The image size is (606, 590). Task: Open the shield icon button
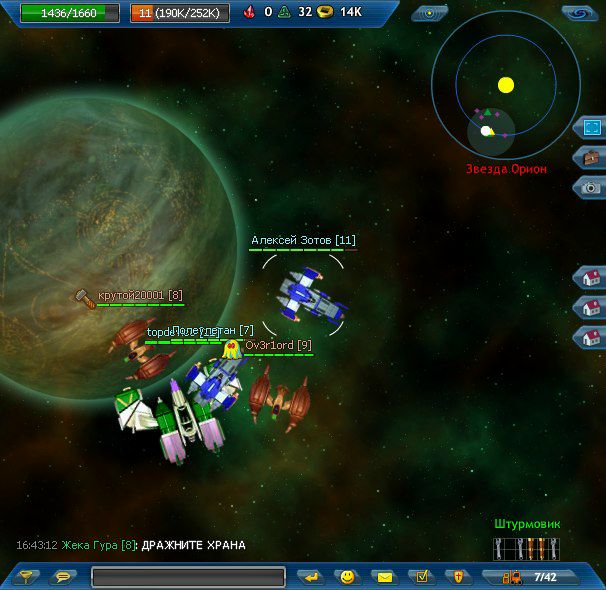[457, 577]
